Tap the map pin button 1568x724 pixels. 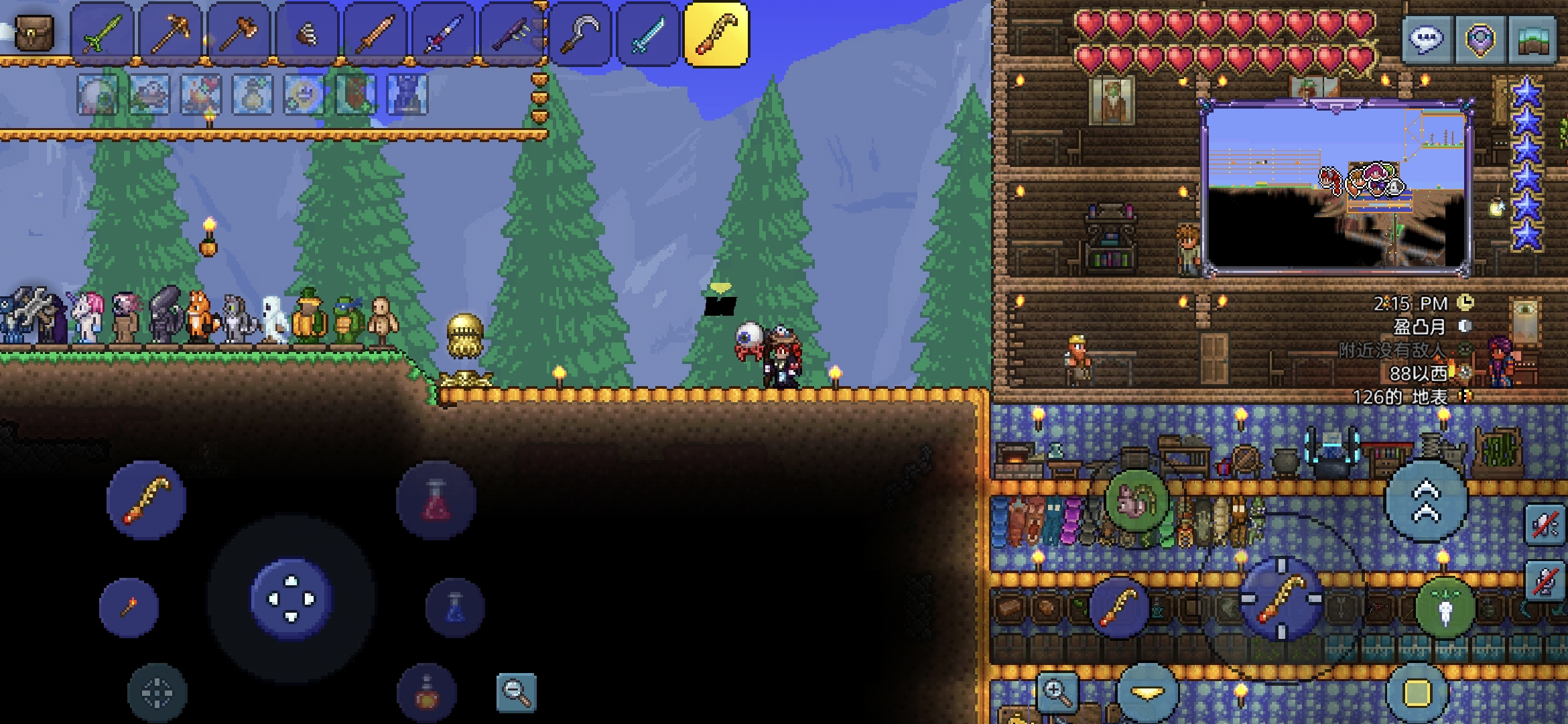1480,39
